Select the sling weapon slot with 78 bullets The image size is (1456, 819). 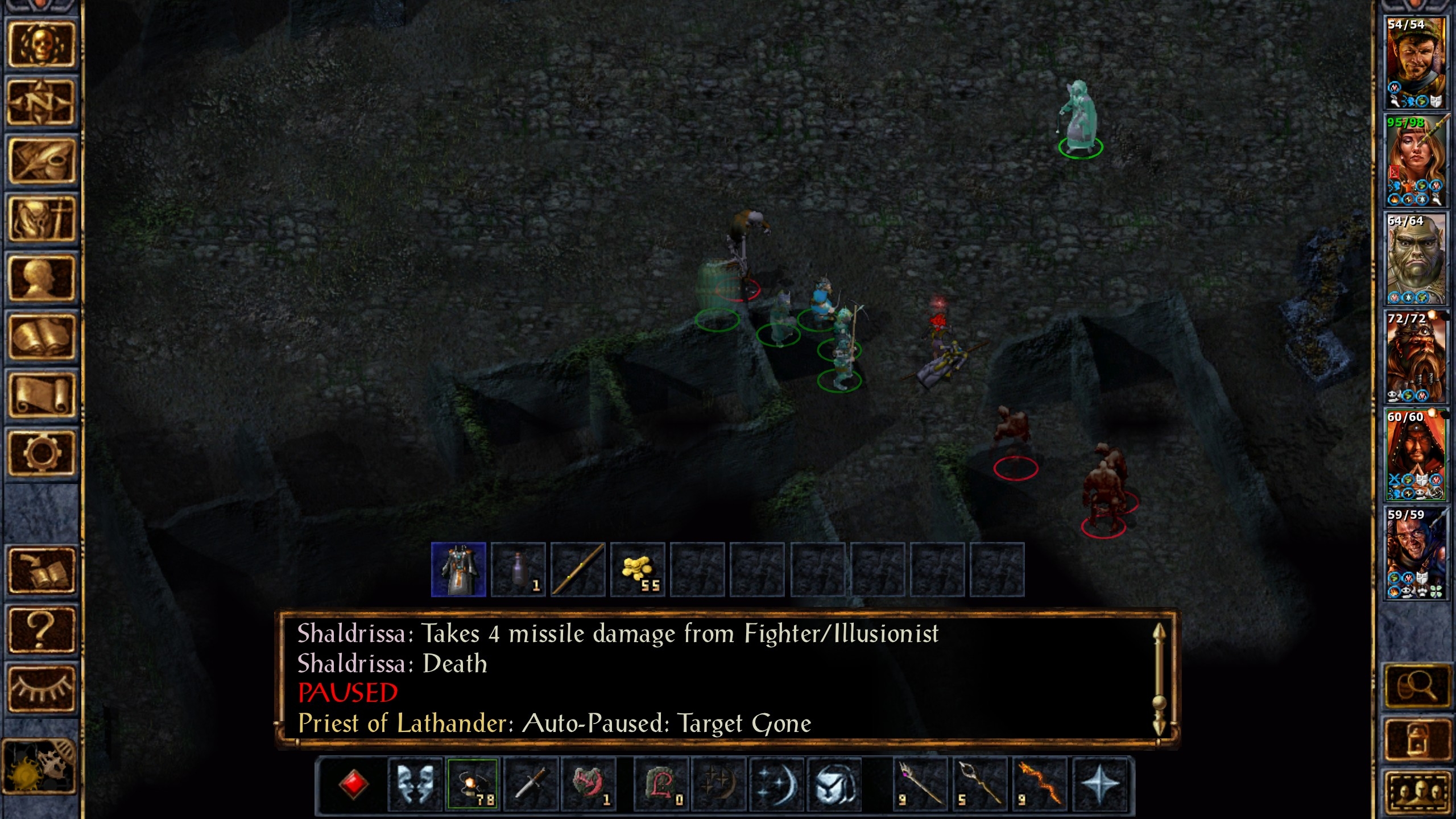tap(473, 784)
